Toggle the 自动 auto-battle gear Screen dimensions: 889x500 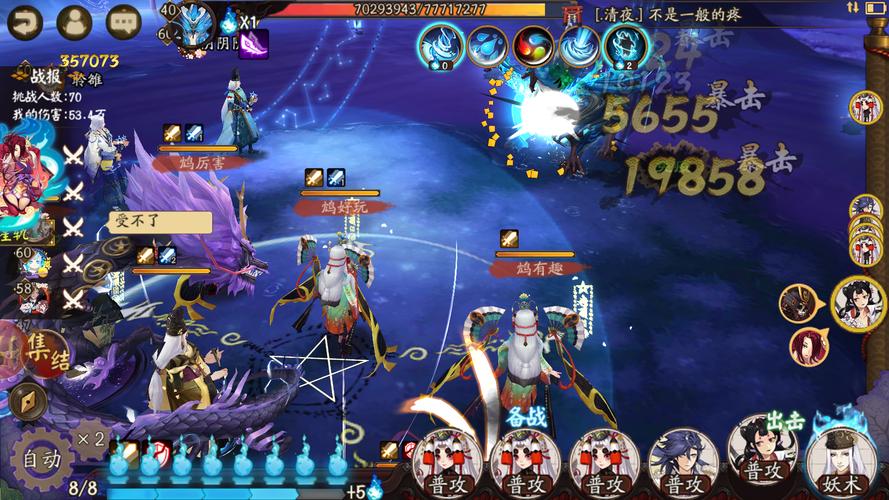[x=42, y=459]
